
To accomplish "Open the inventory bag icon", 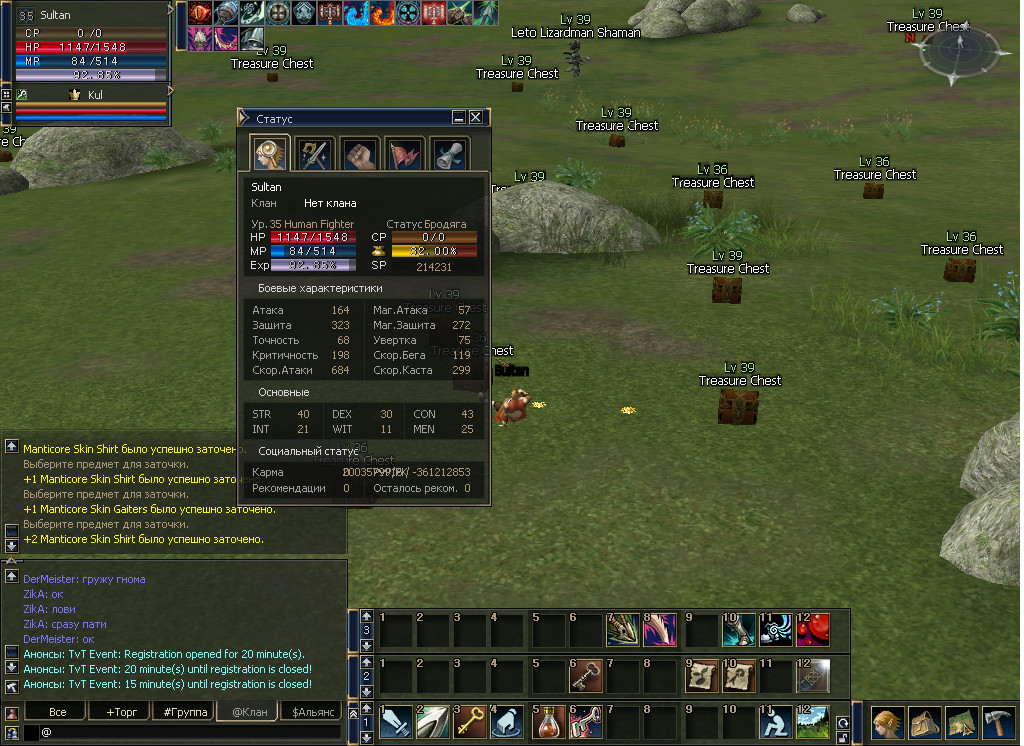I will 923,721.
